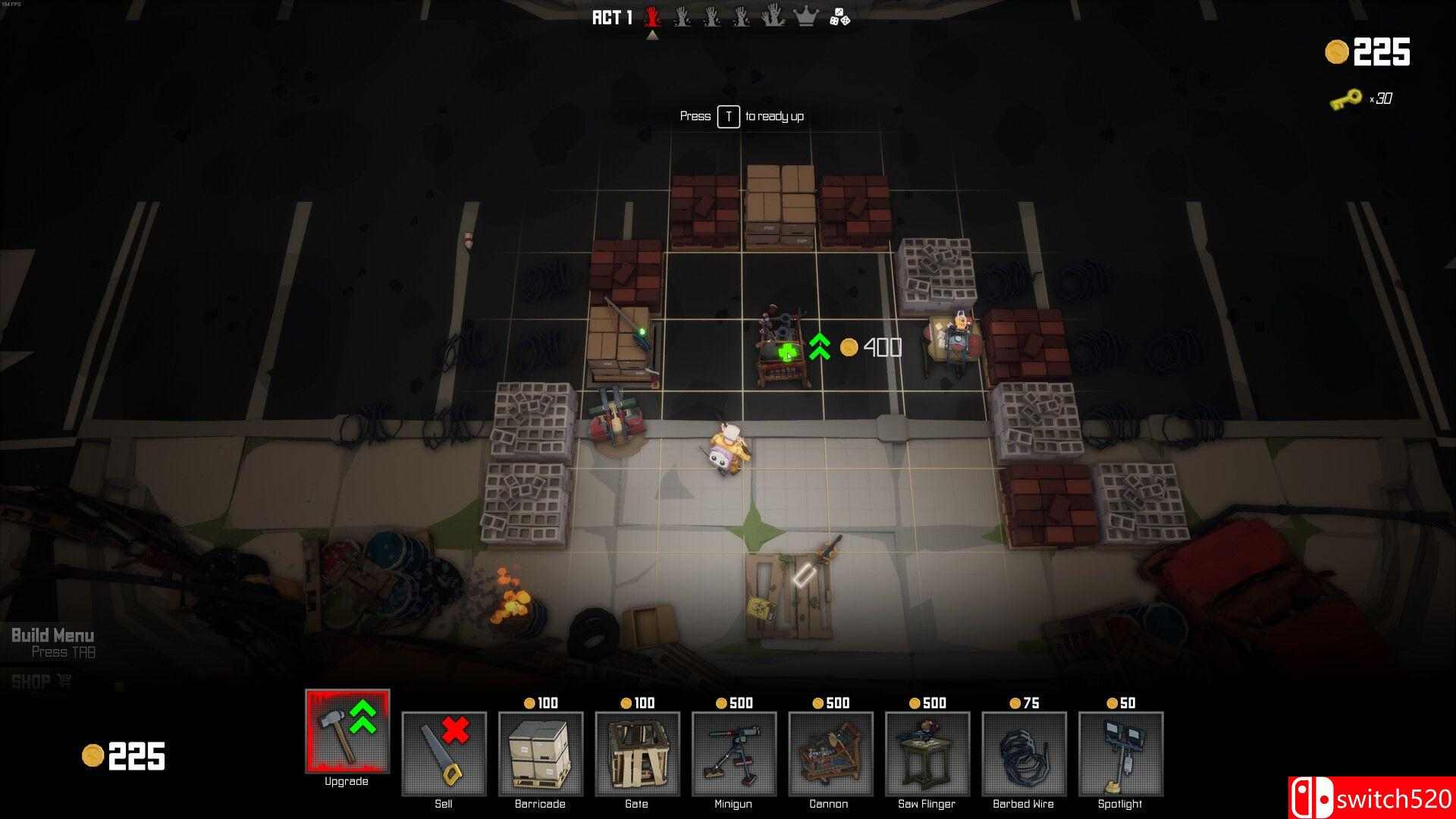Screen dimensions: 1456x819
Task: Pick the Barricade build slot
Action: click(x=540, y=754)
